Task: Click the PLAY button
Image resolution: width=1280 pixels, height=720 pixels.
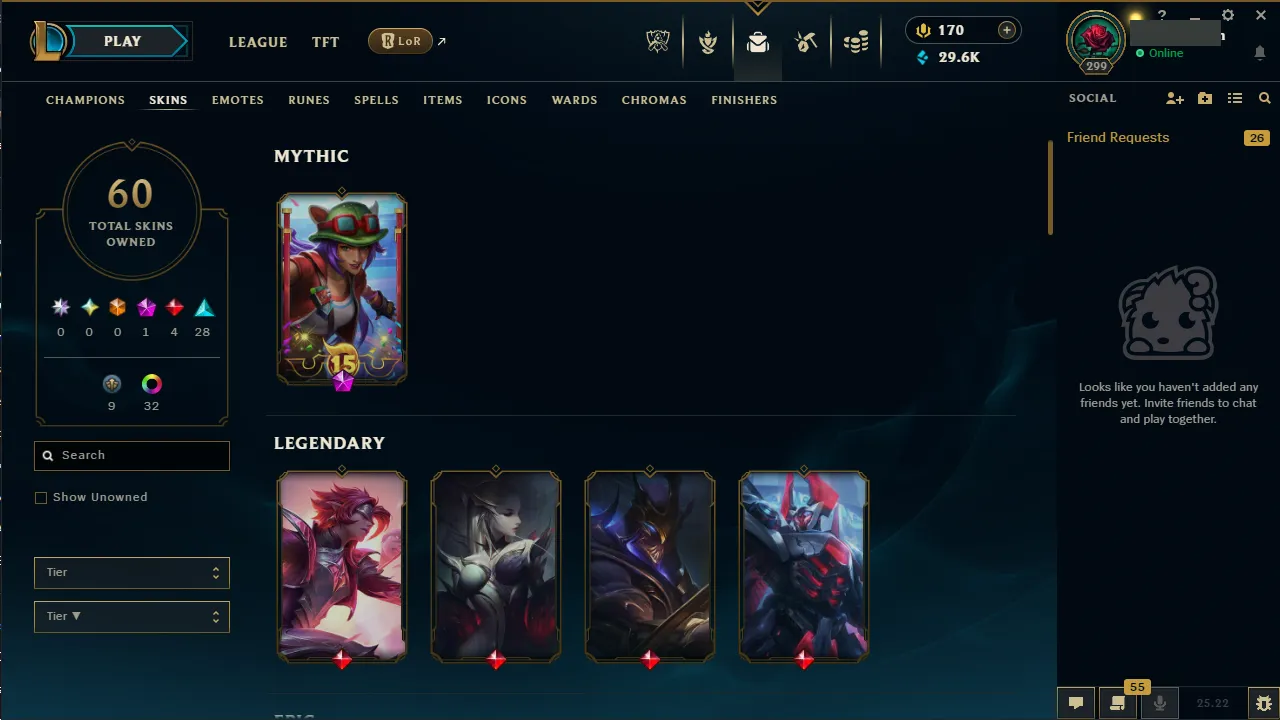Action: pyautogui.click(x=122, y=41)
